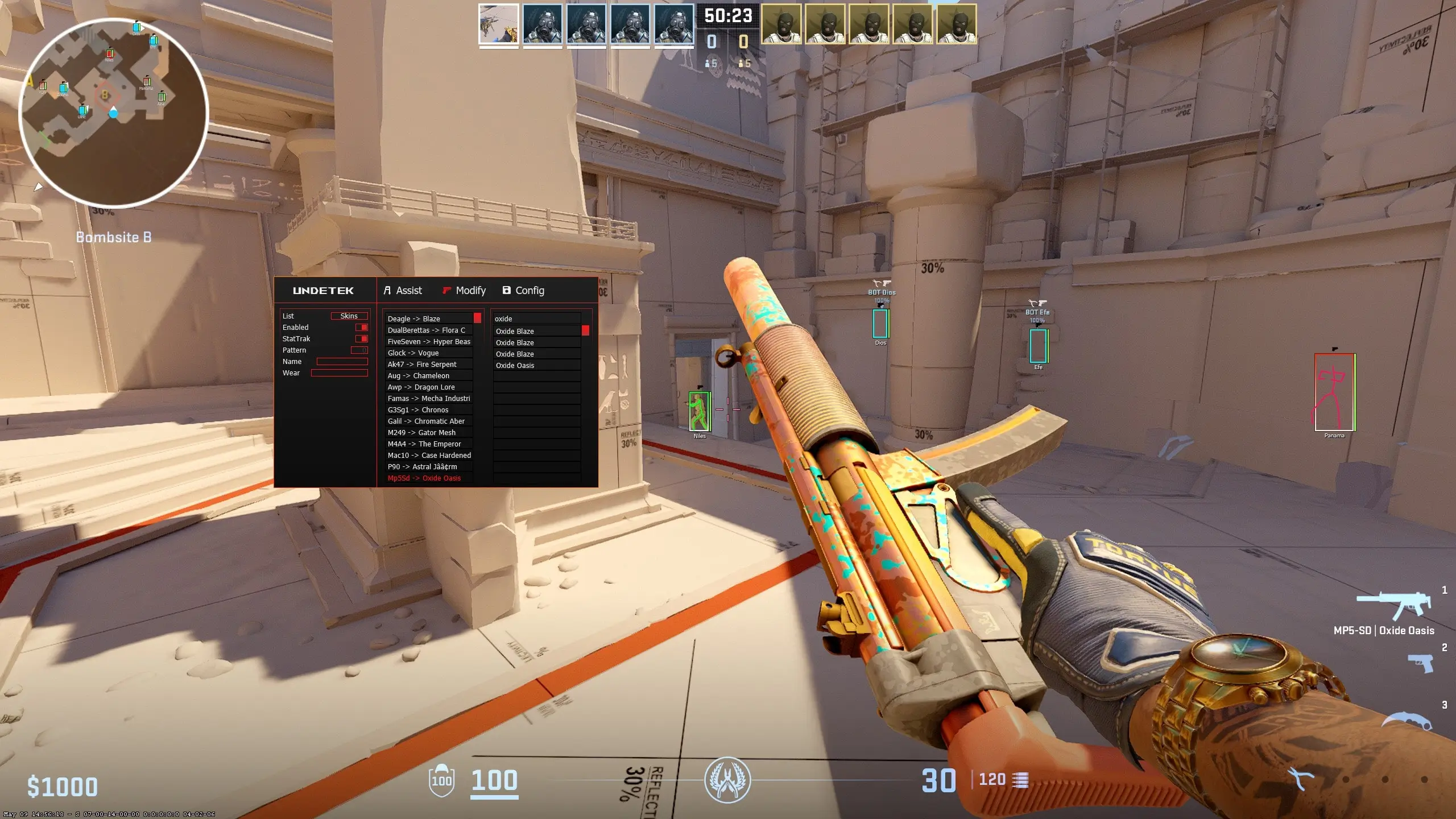Toggle the StatTrak option

click(362, 339)
